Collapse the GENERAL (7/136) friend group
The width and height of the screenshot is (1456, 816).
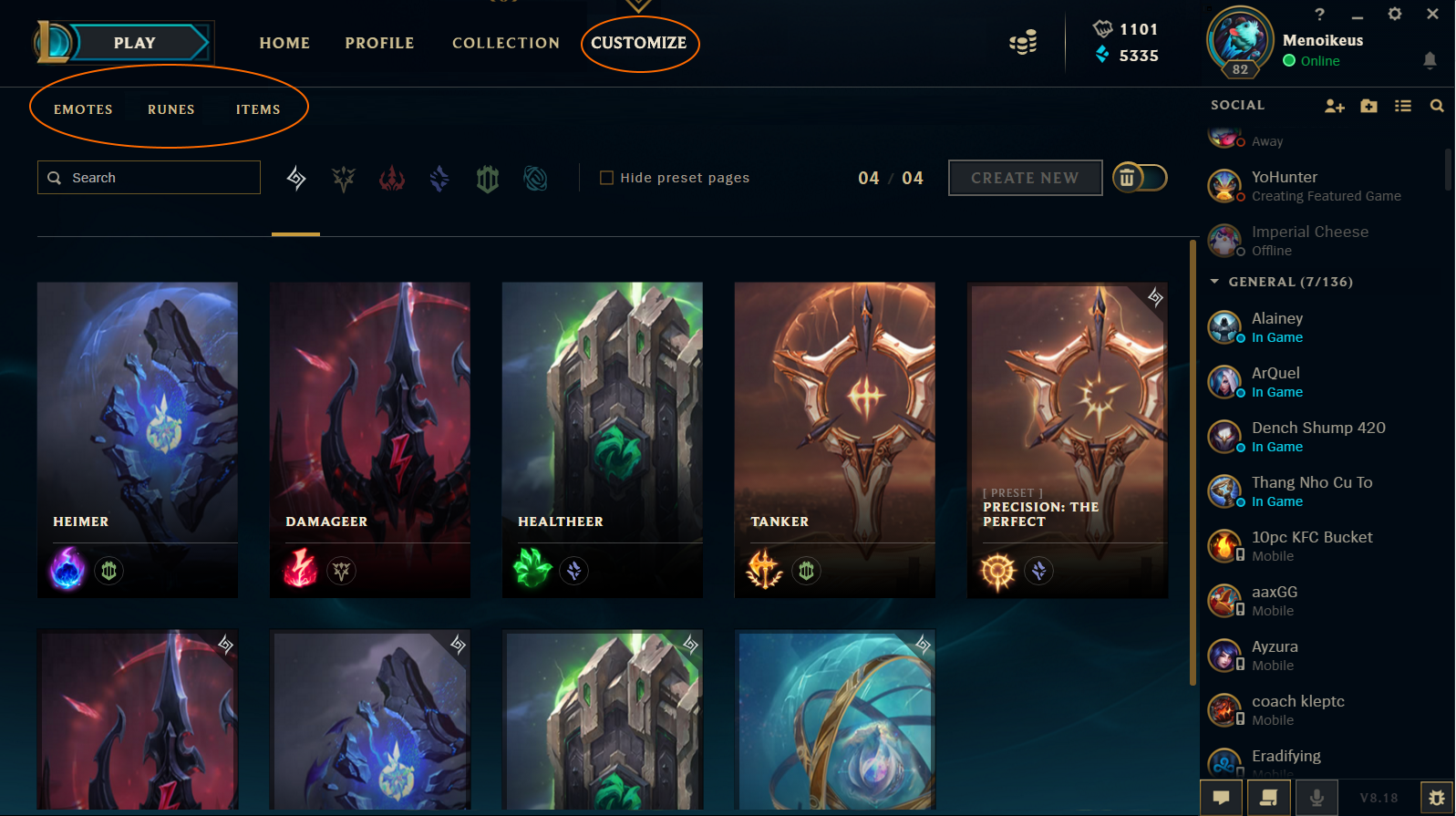coord(1213,282)
